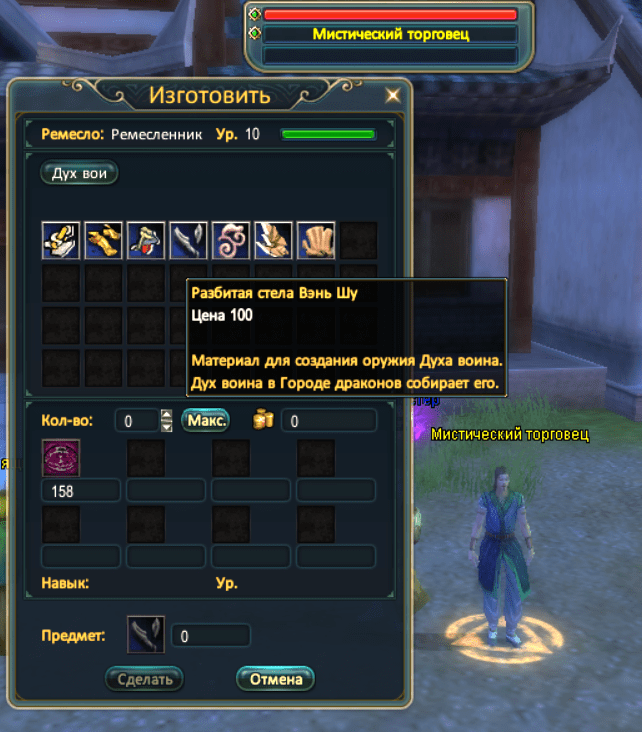
Task: Click the Предмет result item icon
Action: (x=146, y=634)
